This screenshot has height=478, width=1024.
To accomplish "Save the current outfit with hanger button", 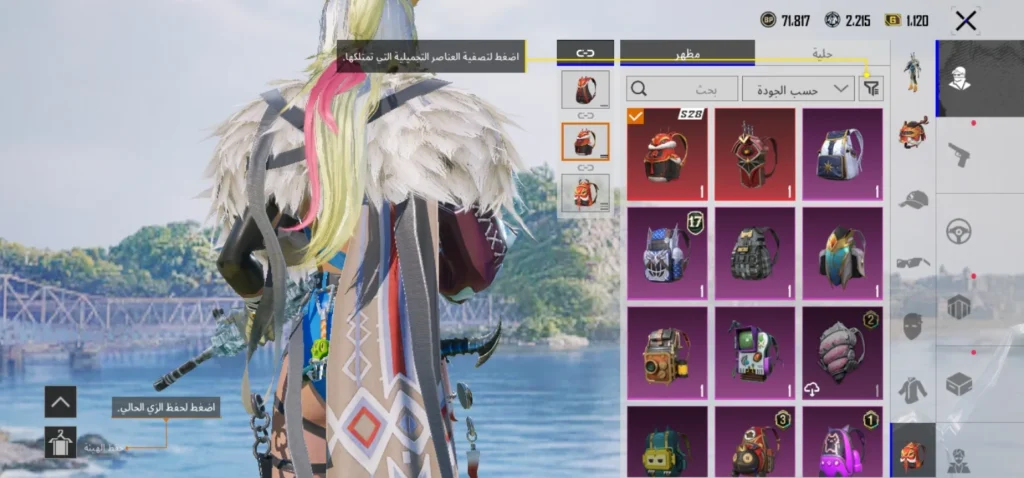I will [x=60, y=441].
